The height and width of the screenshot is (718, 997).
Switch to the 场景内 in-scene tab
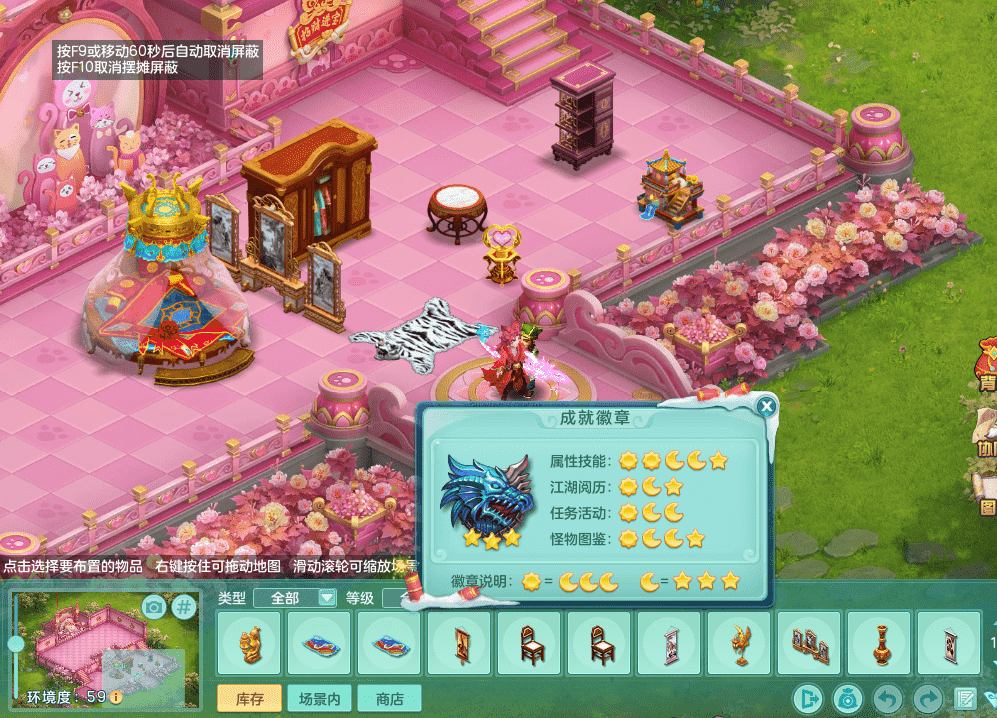(319, 698)
